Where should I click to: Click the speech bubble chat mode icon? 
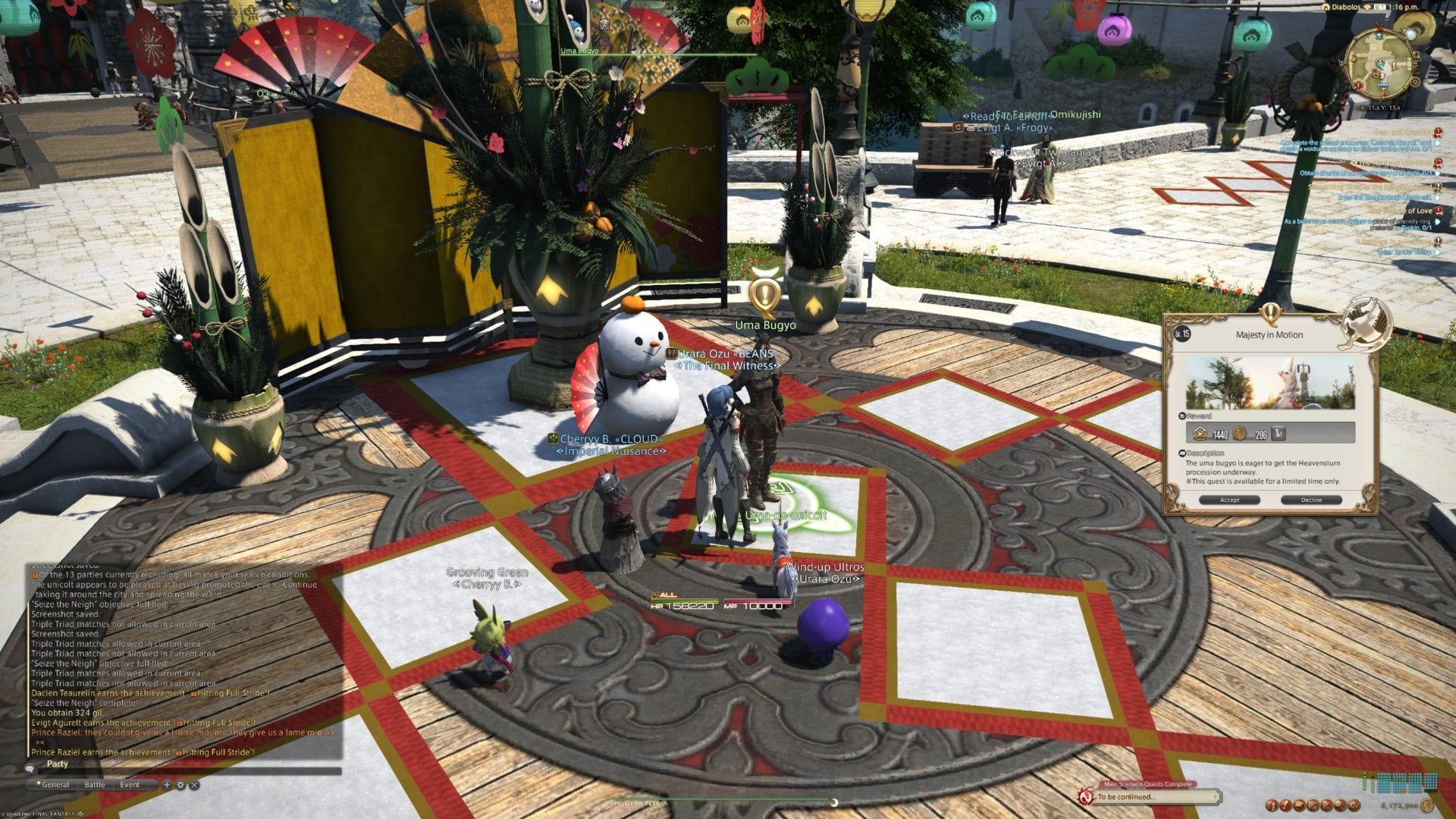(30, 769)
